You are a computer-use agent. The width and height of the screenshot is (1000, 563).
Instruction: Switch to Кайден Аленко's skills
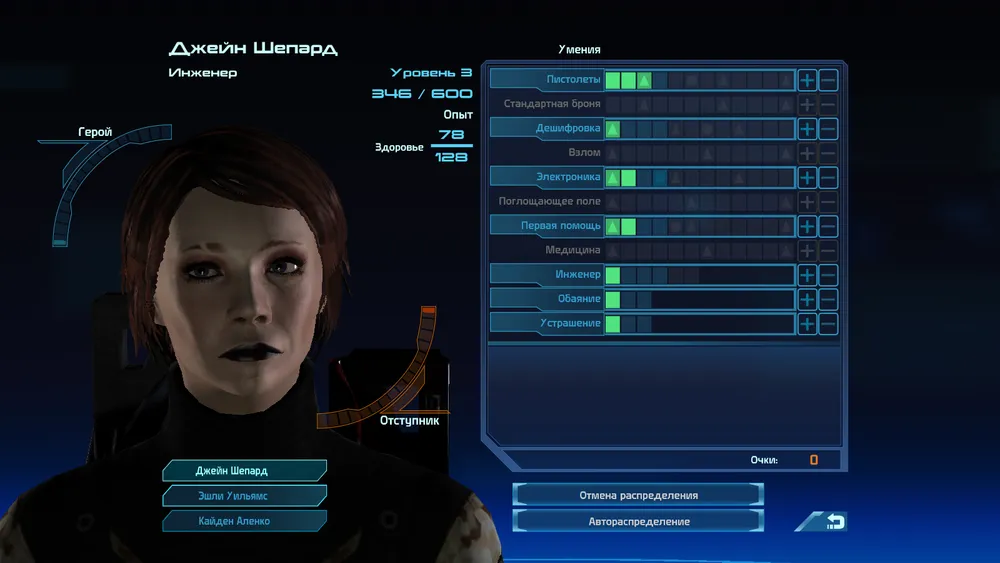[244, 520]
